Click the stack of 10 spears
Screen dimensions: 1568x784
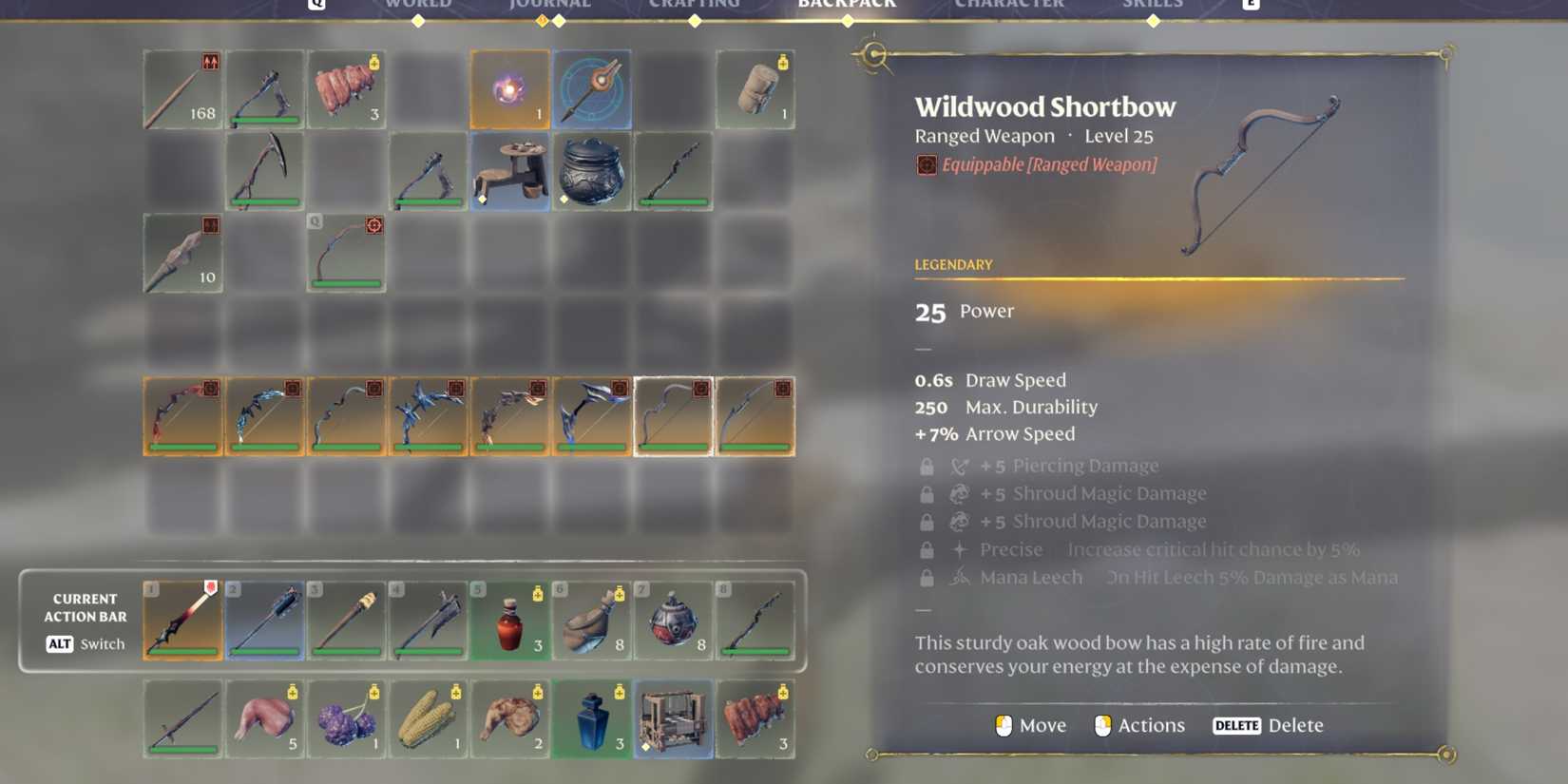(x=182, y=252)
